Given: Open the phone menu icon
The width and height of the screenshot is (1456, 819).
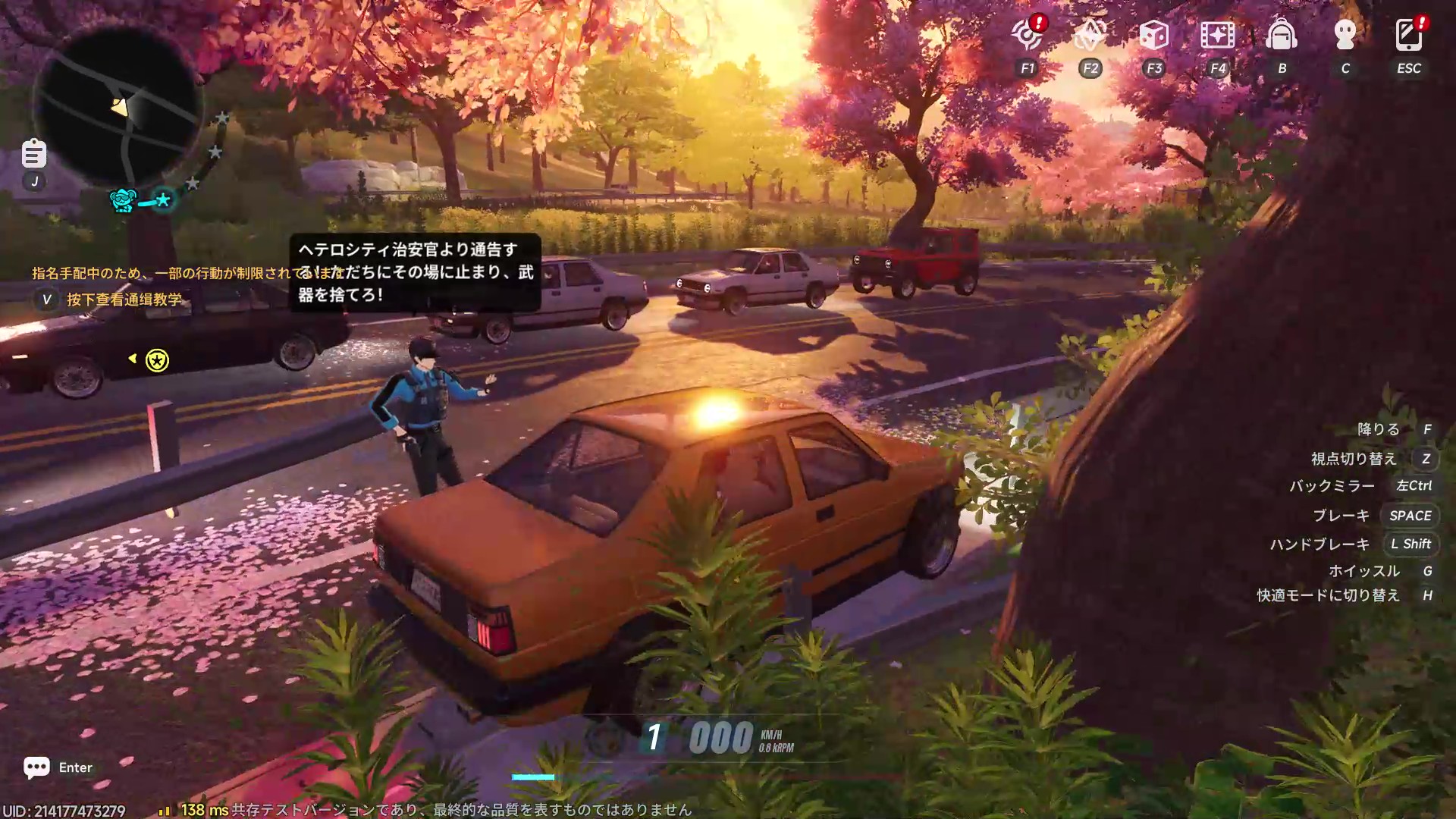Looking at the screenshot, I should pos(1408,35).
